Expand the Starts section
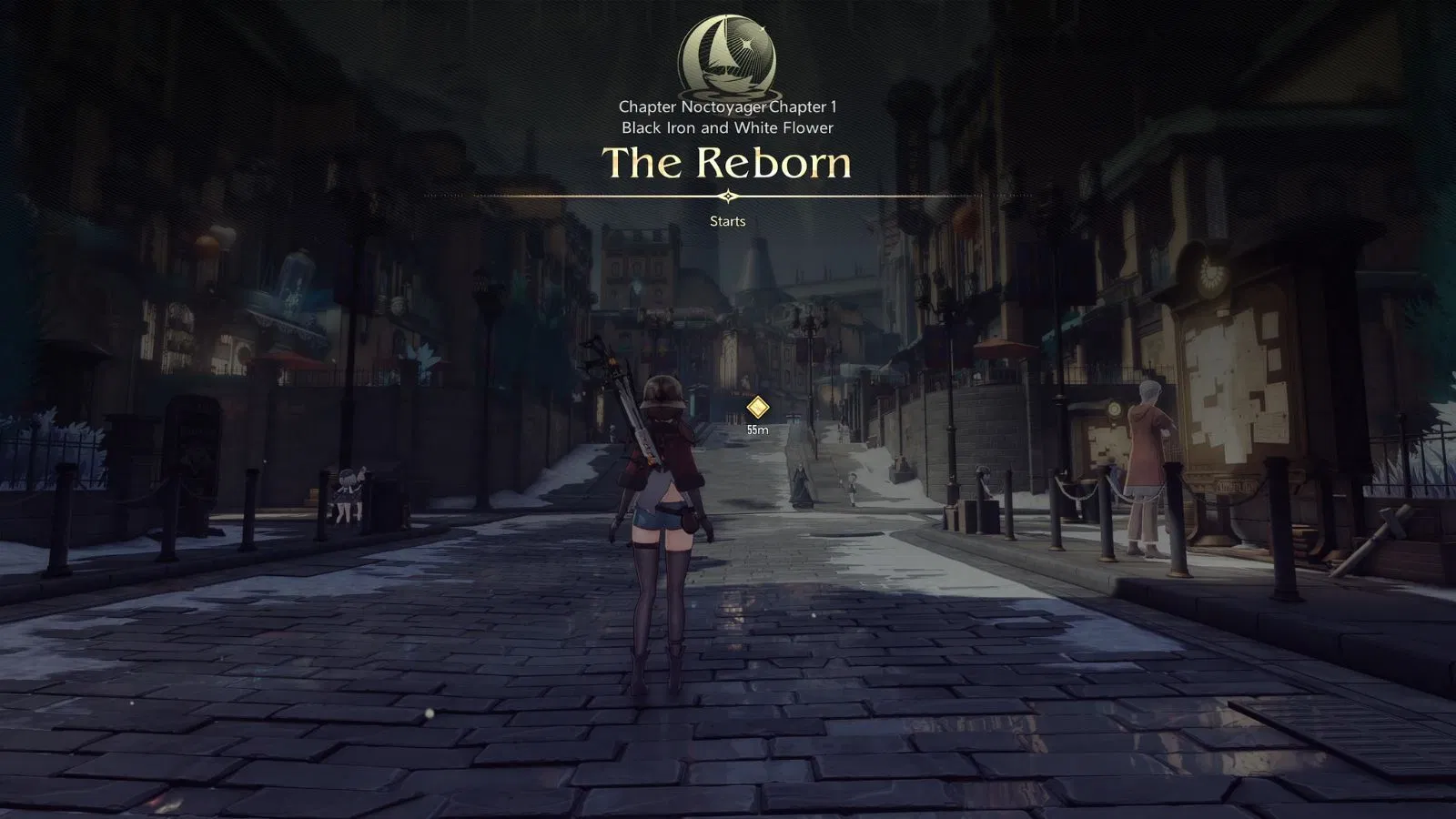The image size is (1456, 819). 726,221
